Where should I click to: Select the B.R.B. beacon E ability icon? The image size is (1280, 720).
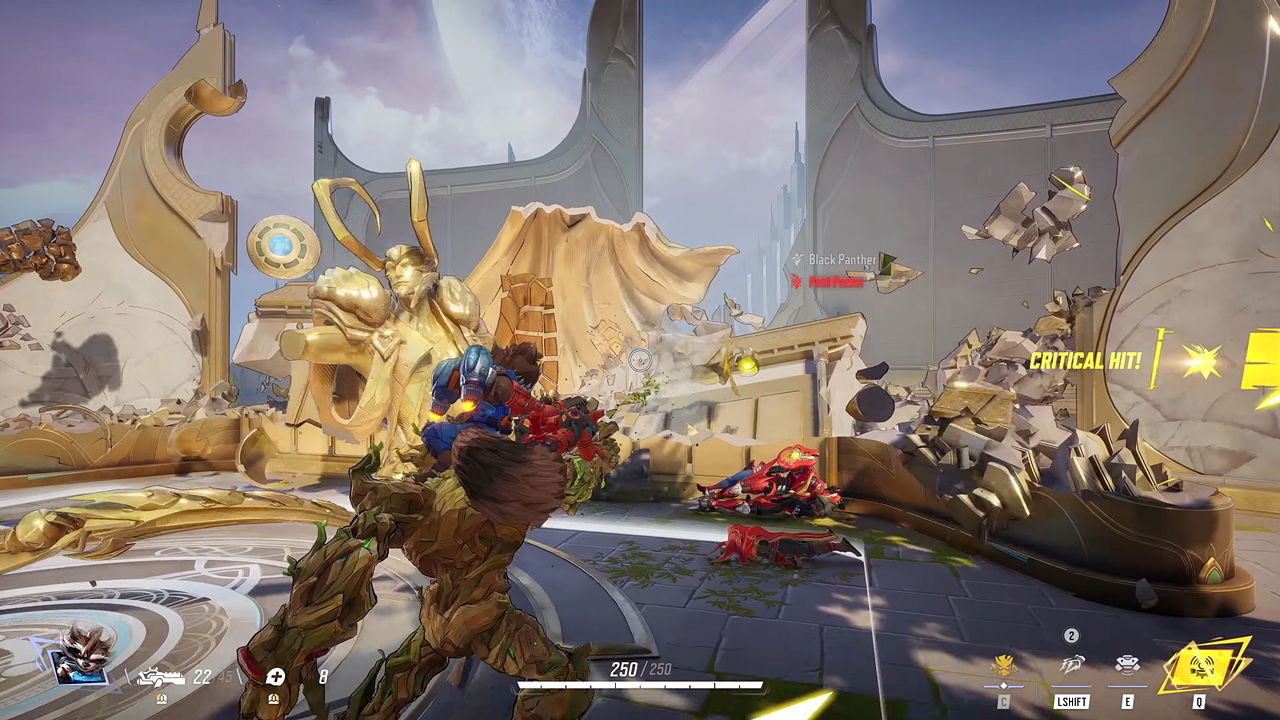pos(1127,664)
